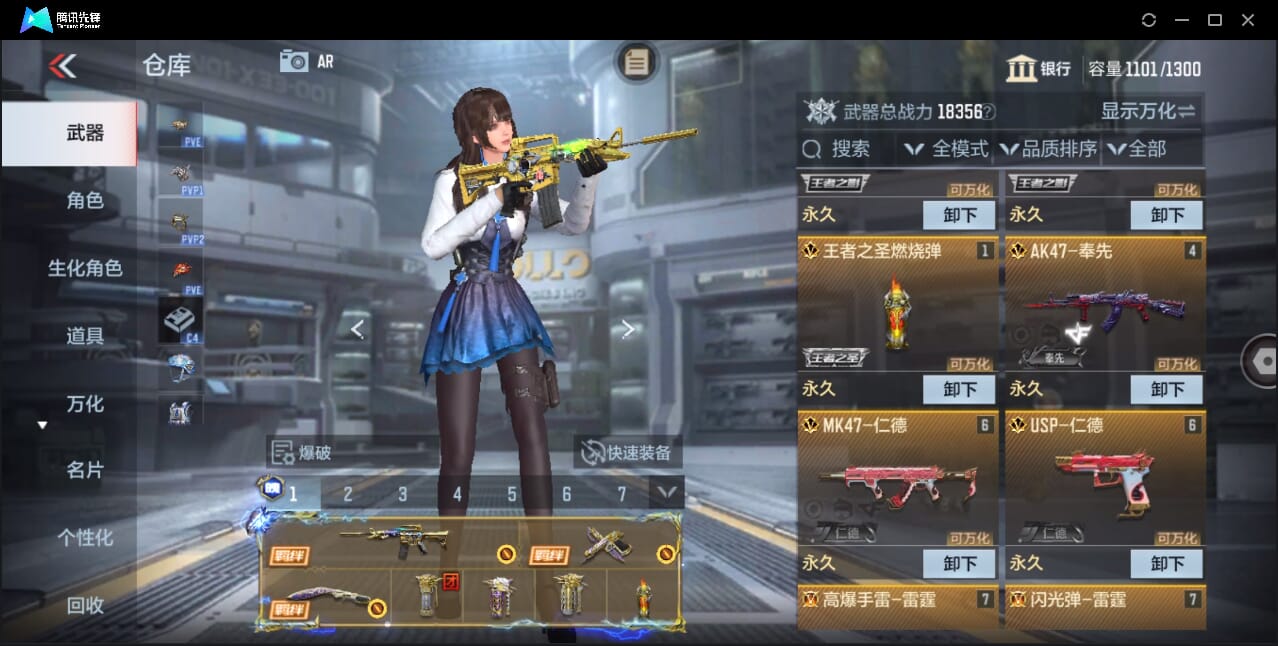1278x646 pixels.
Task: Toggle the 显示万化 display switch
Action: coord(1148,111)
